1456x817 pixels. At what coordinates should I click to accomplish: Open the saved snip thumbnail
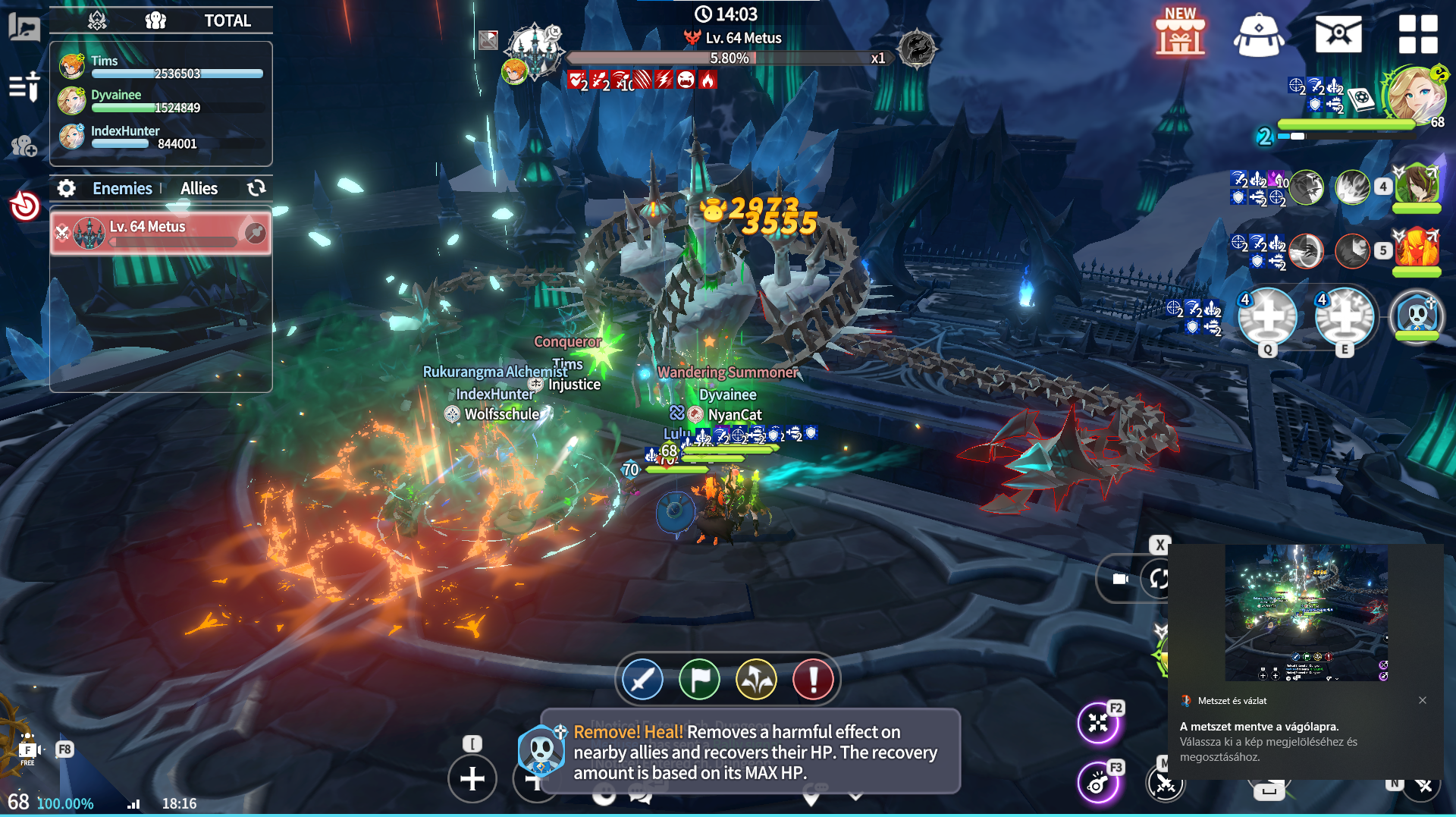click(1306, 613)
